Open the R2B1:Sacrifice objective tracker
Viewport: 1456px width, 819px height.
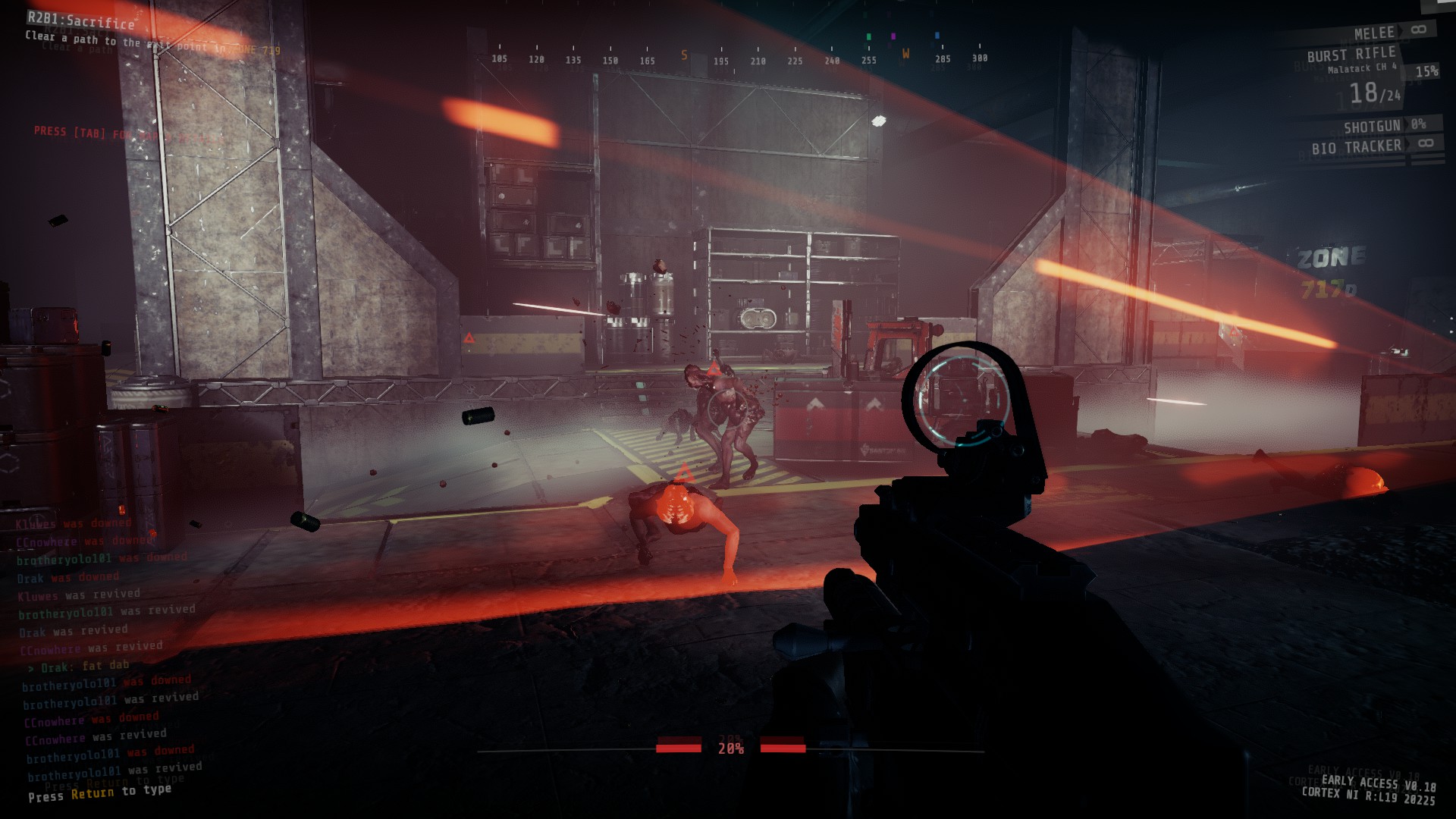point(81,20)
